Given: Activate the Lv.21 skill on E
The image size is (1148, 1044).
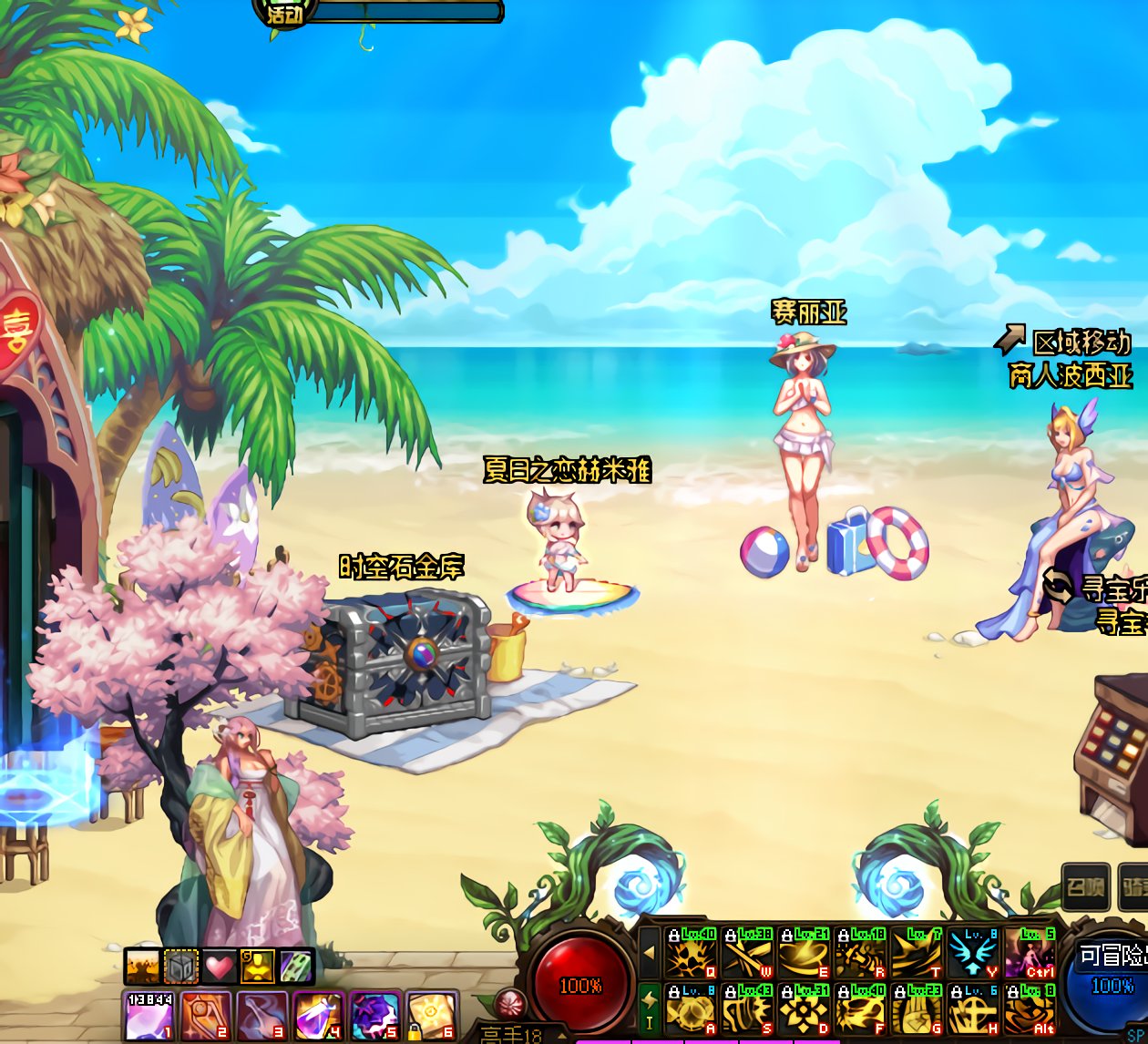Looking at the screenshot, I should click(x=803, y=953).
